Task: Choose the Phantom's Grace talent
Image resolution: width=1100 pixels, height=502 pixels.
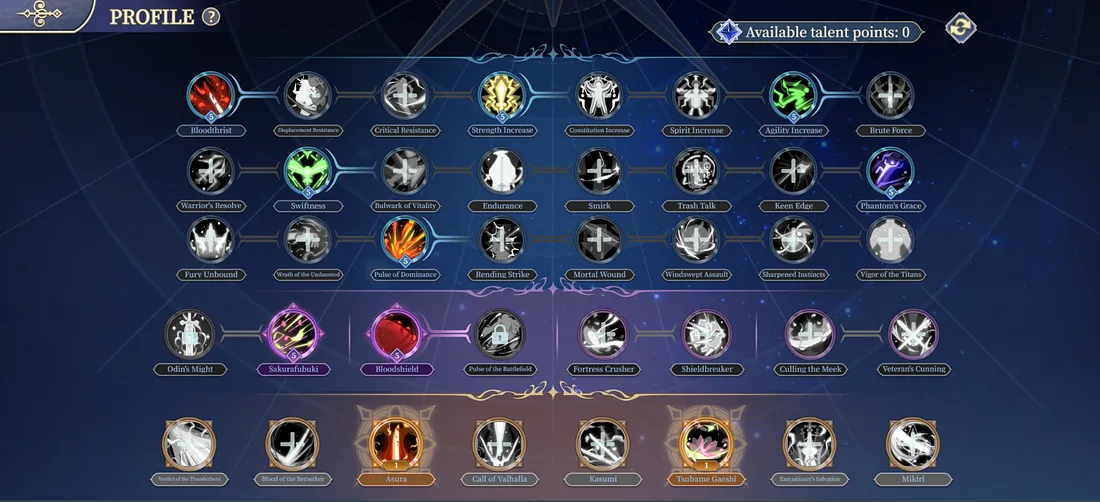Action: [890, 171]
